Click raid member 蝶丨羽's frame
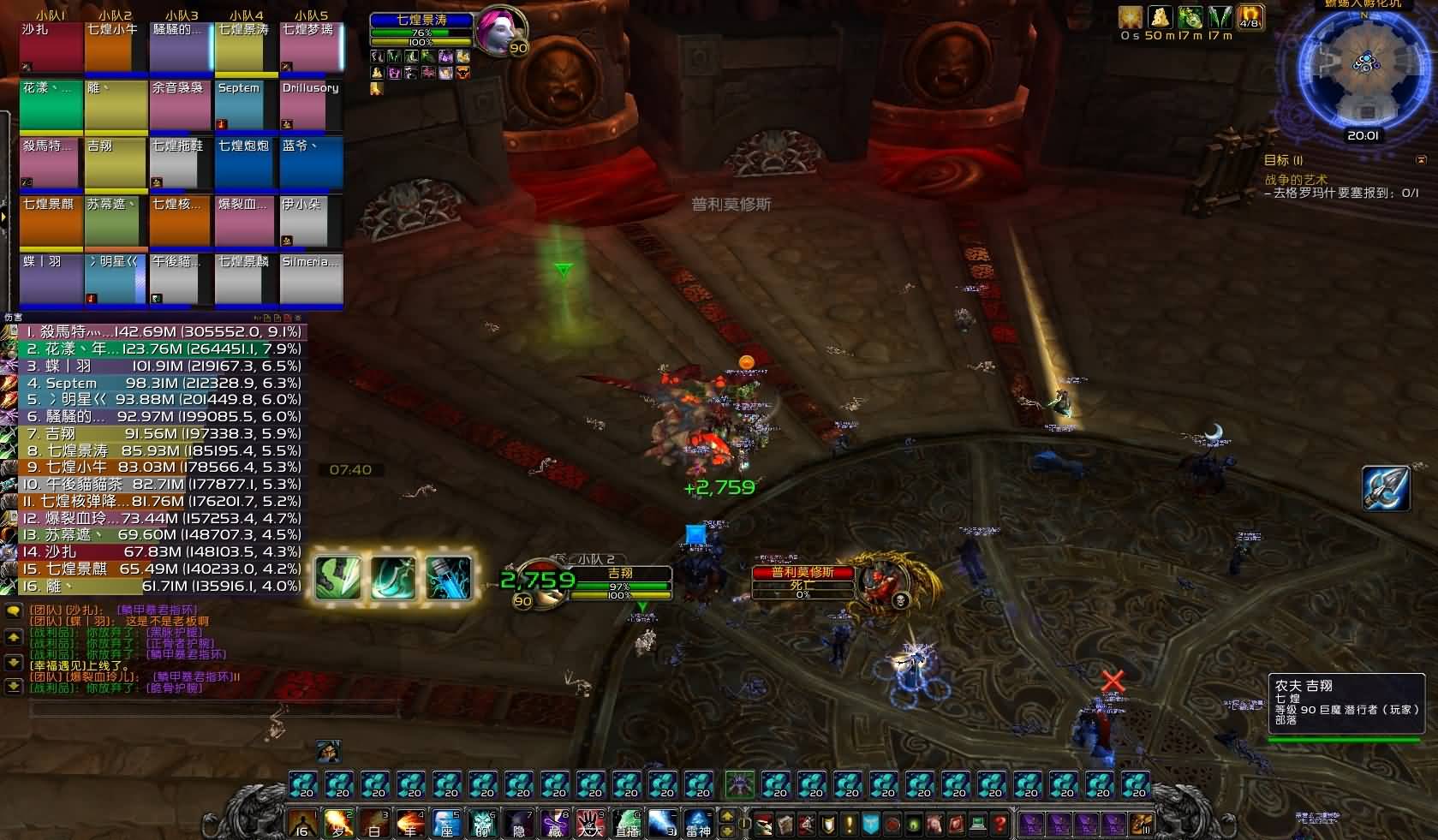1438x840 pixels. pyautogui.click(x=51, y=279)
